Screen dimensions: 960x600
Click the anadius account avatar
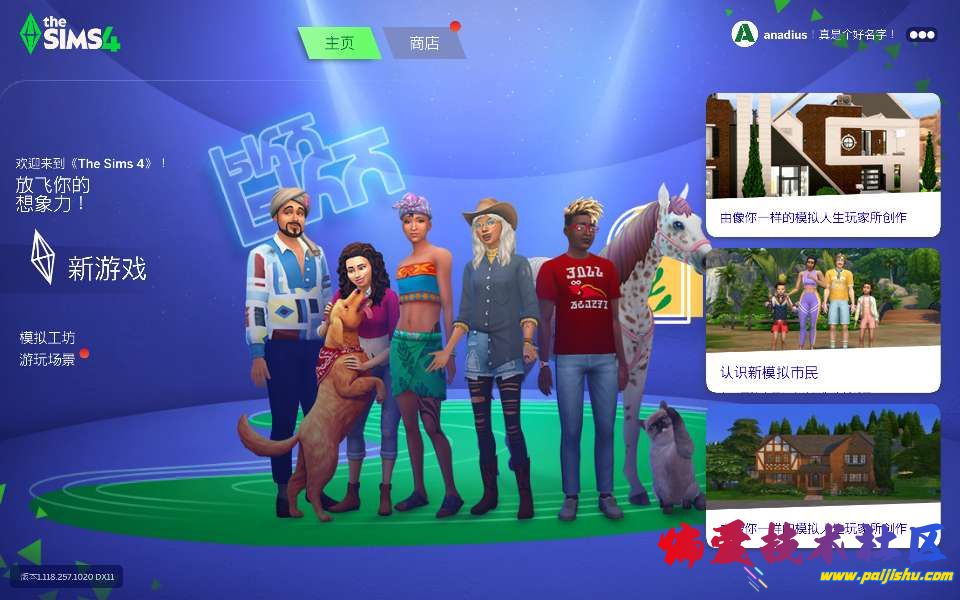point(744,34)
